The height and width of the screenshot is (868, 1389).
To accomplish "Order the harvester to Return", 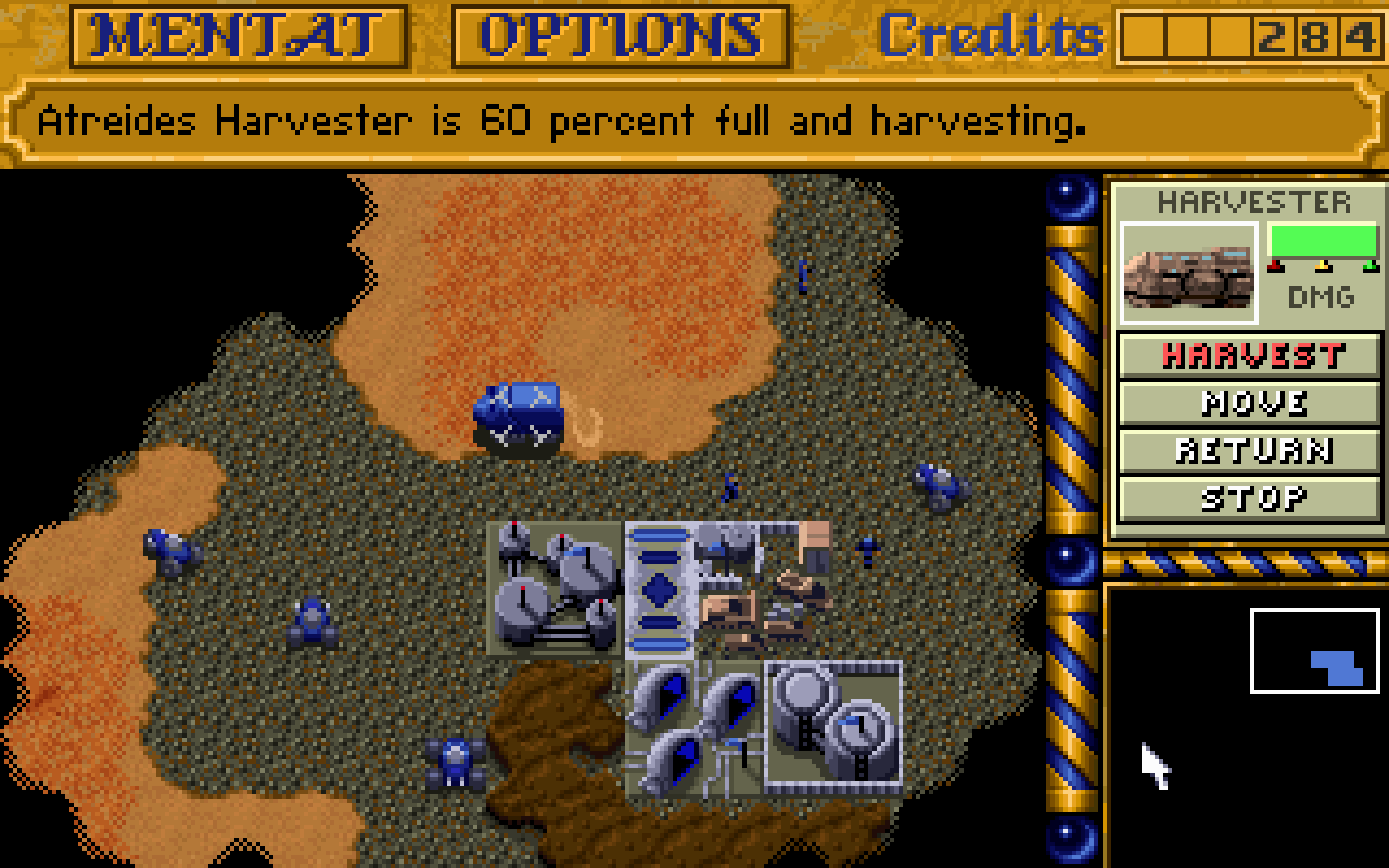I will [x=1250, y=450].
